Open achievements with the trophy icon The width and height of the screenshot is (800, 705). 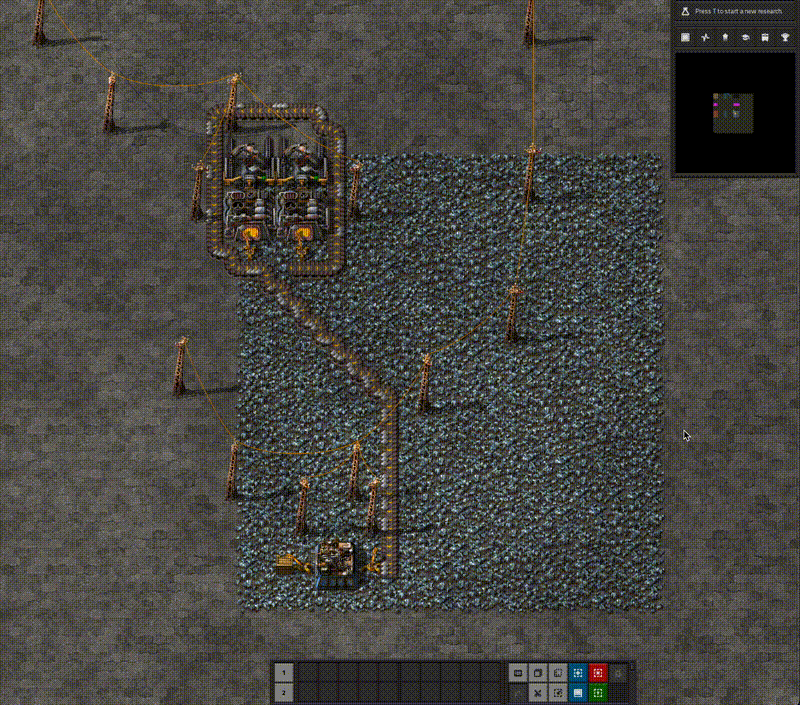785,37
